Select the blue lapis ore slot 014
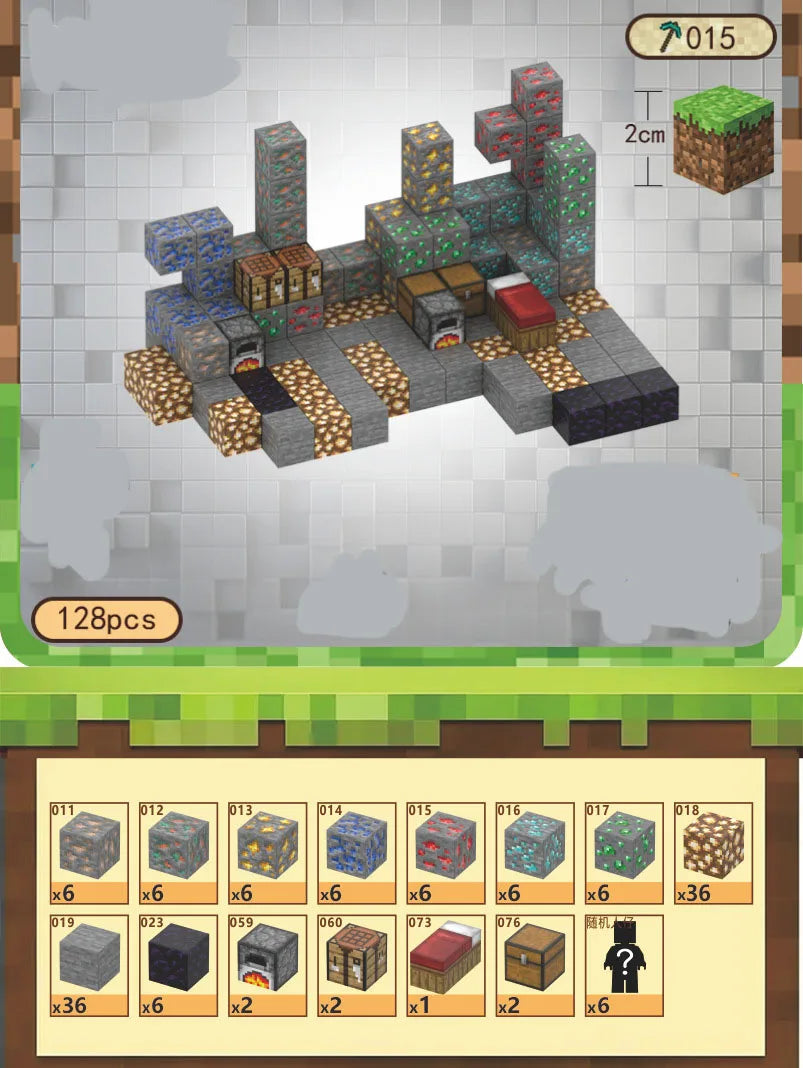803x1068 pixels. tap(357, 853)
